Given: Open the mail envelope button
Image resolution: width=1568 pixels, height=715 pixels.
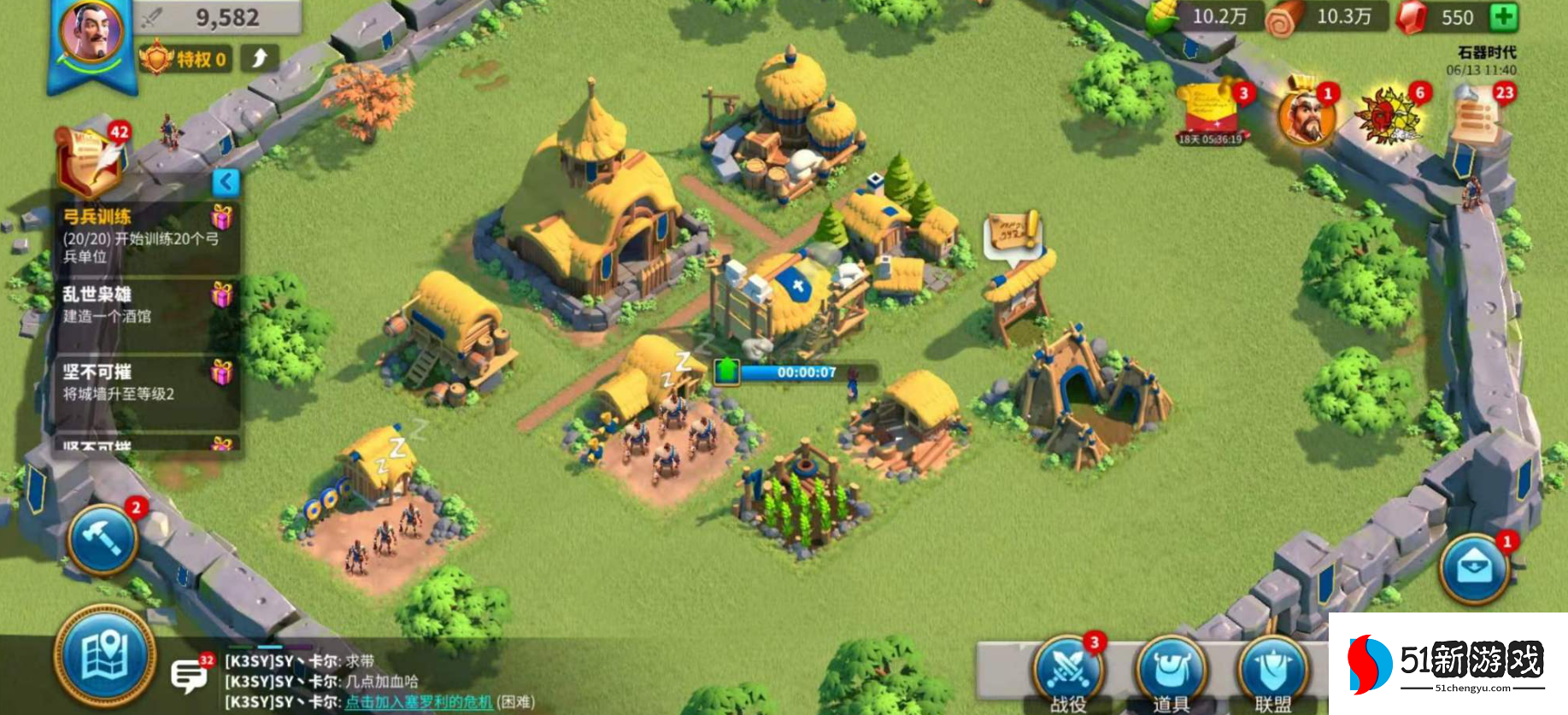Looking at the screenshot, I should pyautogui.click(x=1473, y=569).
